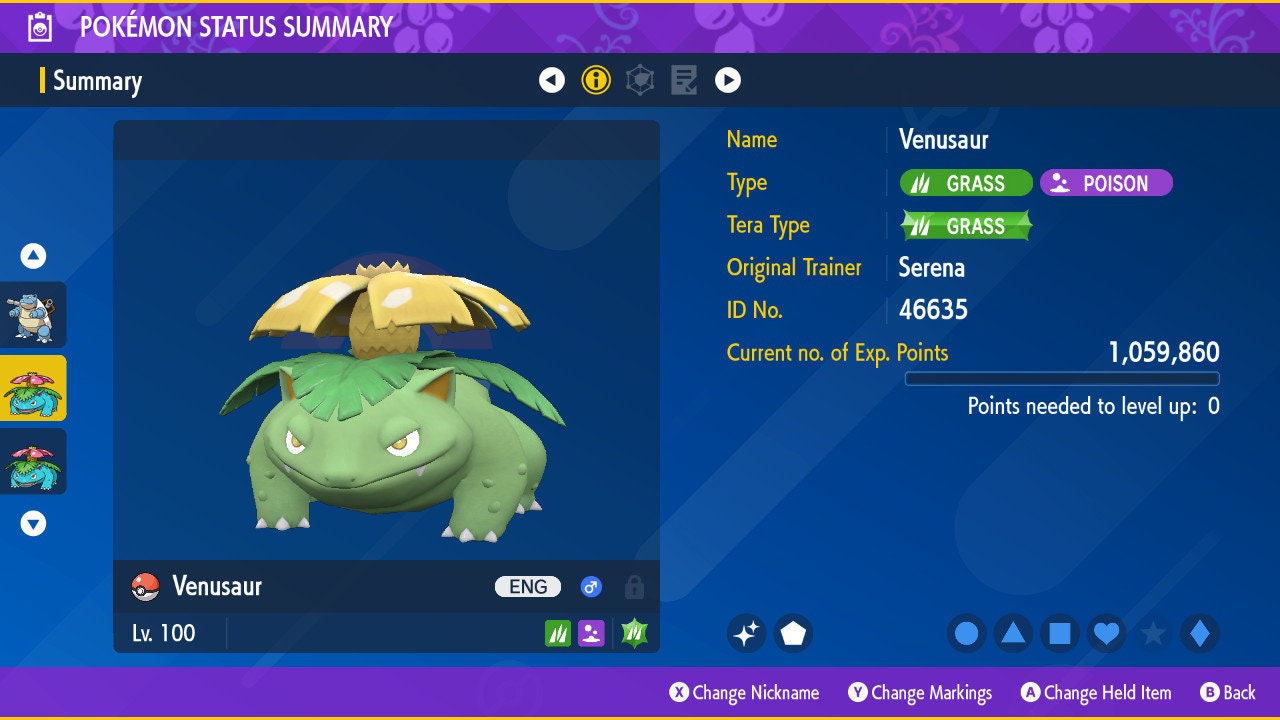The image size is (1280, 720).
Task: Click the white pentagon icon
Action: click(793, 633)
